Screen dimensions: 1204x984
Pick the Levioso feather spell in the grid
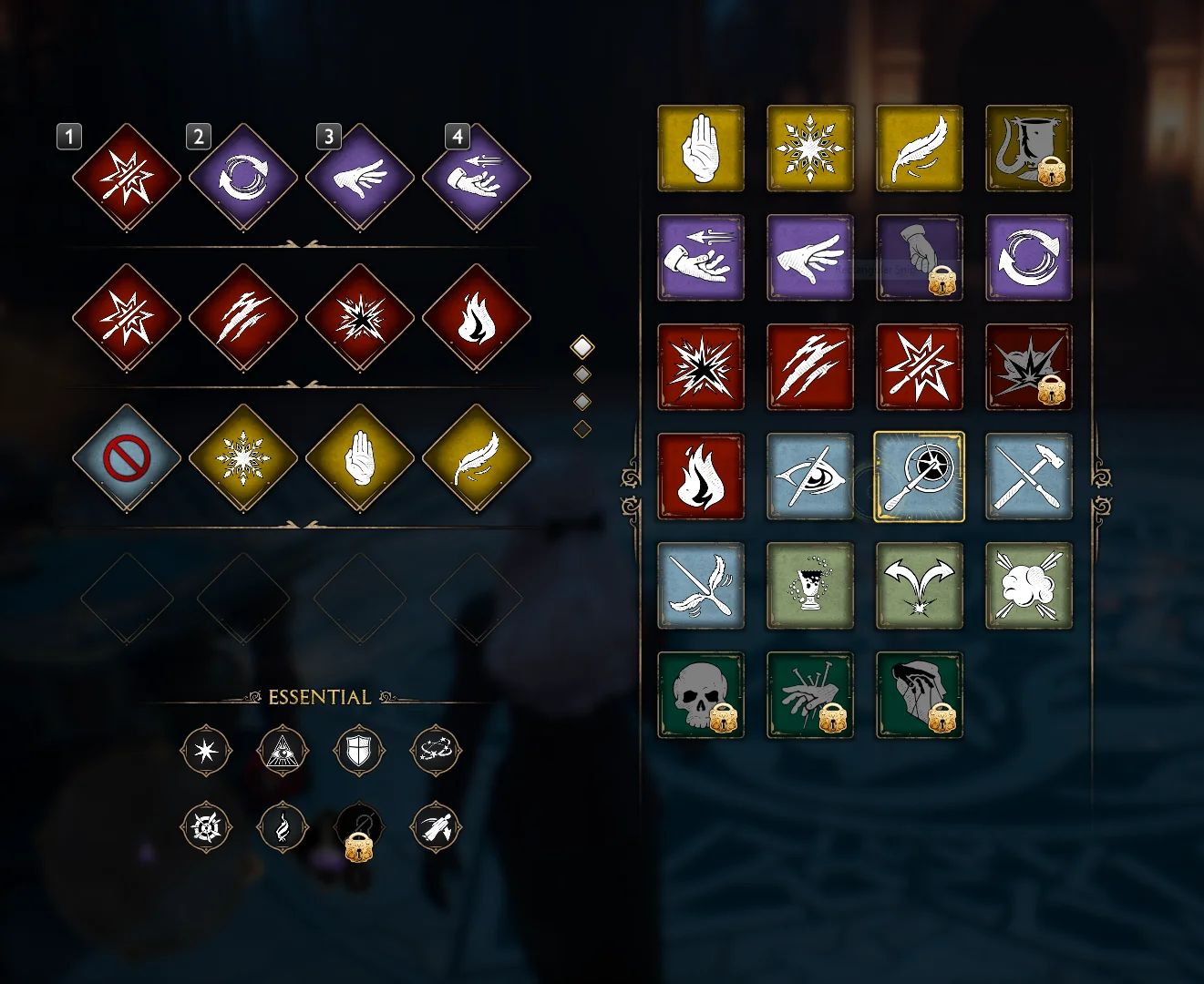(920, 149)
